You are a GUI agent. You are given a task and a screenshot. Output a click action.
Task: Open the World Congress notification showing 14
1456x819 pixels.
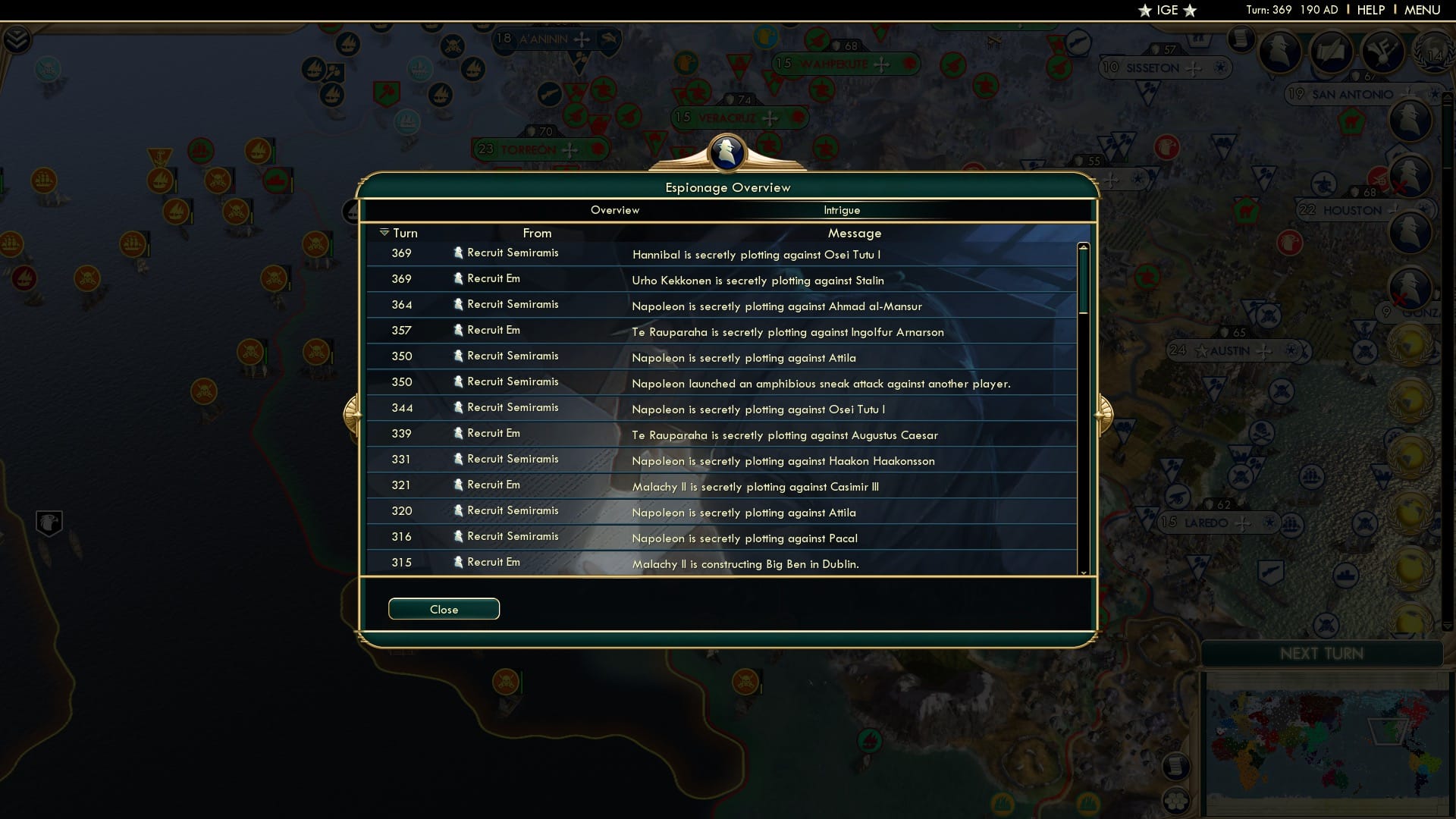[x=1435, y=53]
